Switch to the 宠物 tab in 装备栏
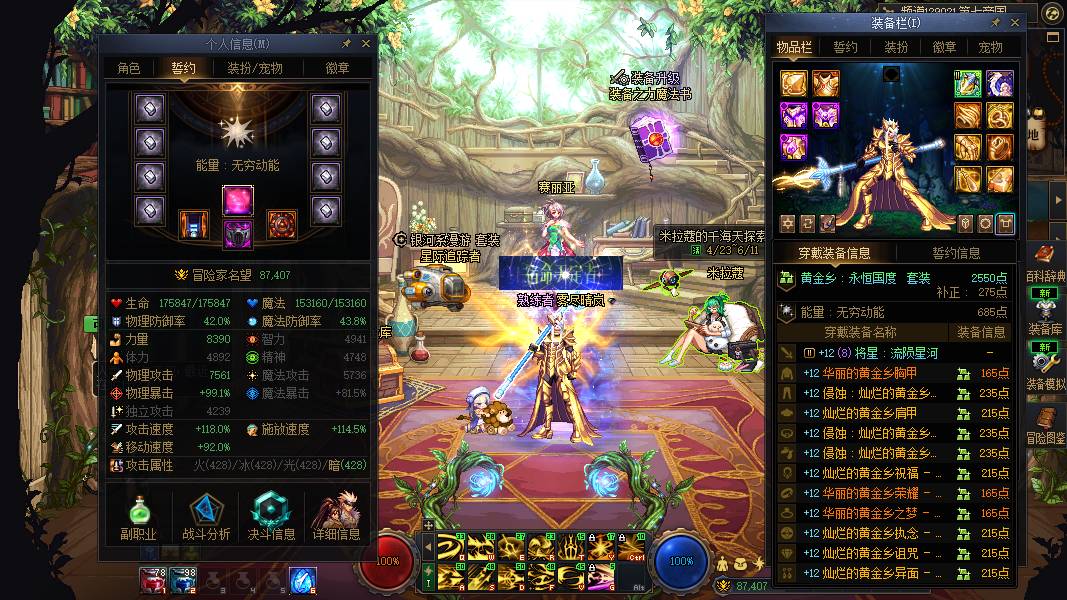Screen dimensions: 1067x600 click(x=990, y=47)
